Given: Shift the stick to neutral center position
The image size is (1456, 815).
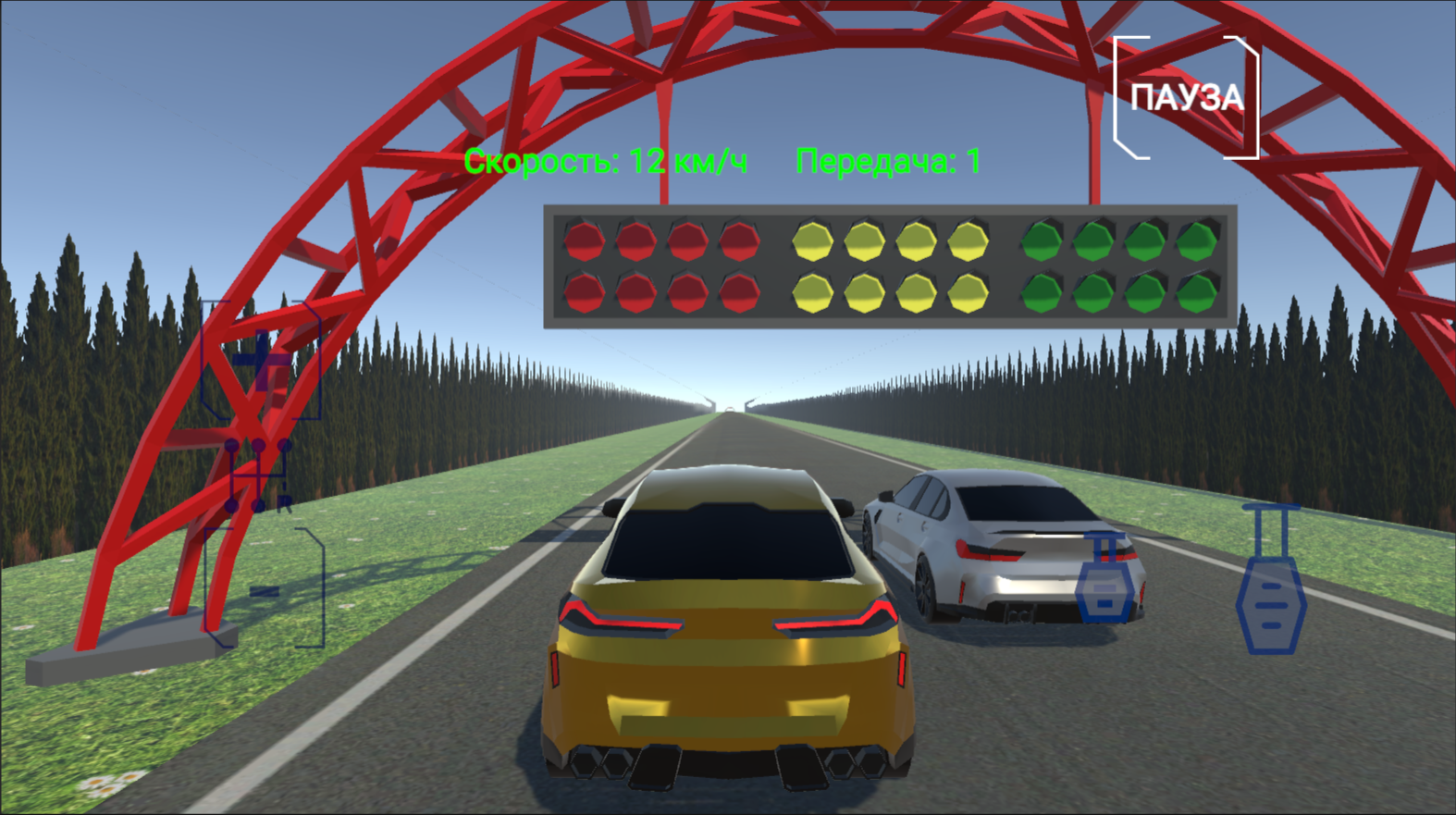Looking at the screenshot, I should 259,475.
